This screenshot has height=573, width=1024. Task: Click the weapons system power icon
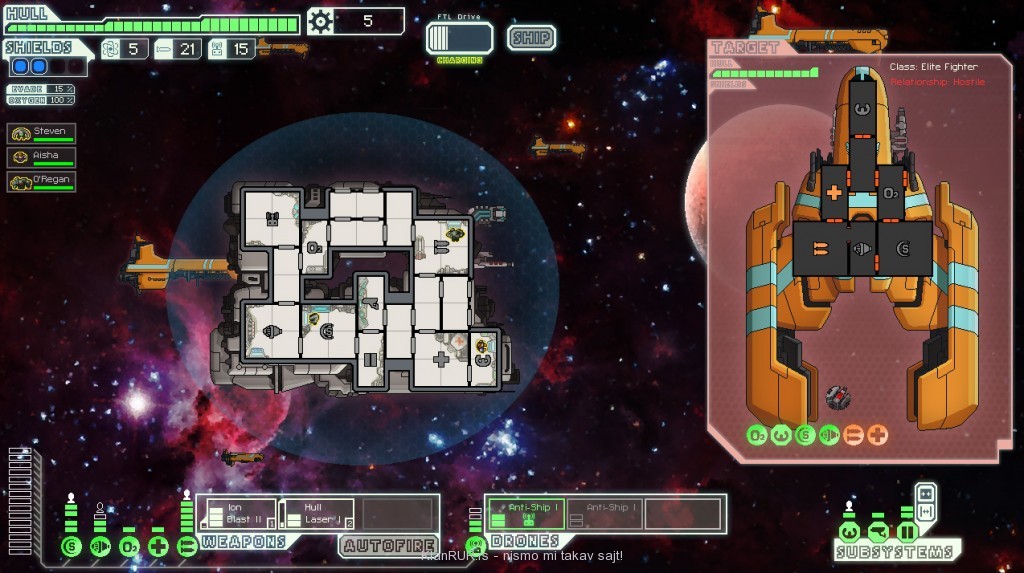click(187, 546)
